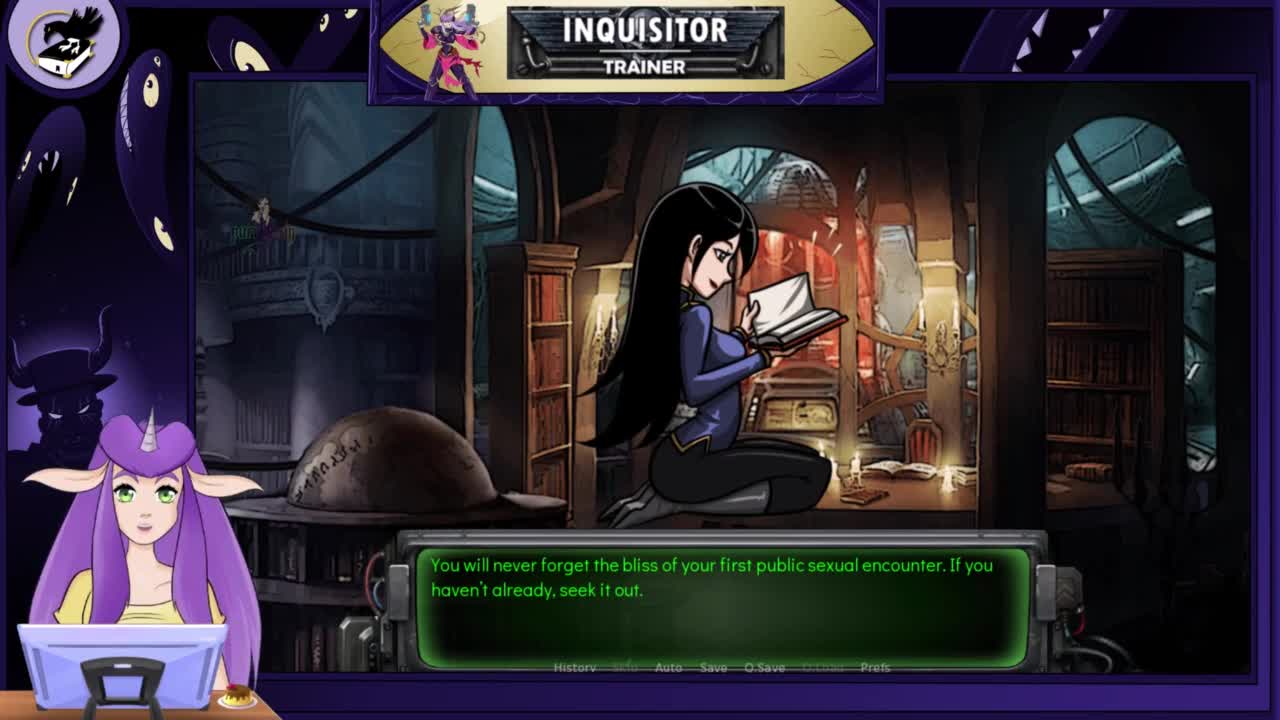
Task: Enable Auto-advance dialogue
Action: click(668, 667)
